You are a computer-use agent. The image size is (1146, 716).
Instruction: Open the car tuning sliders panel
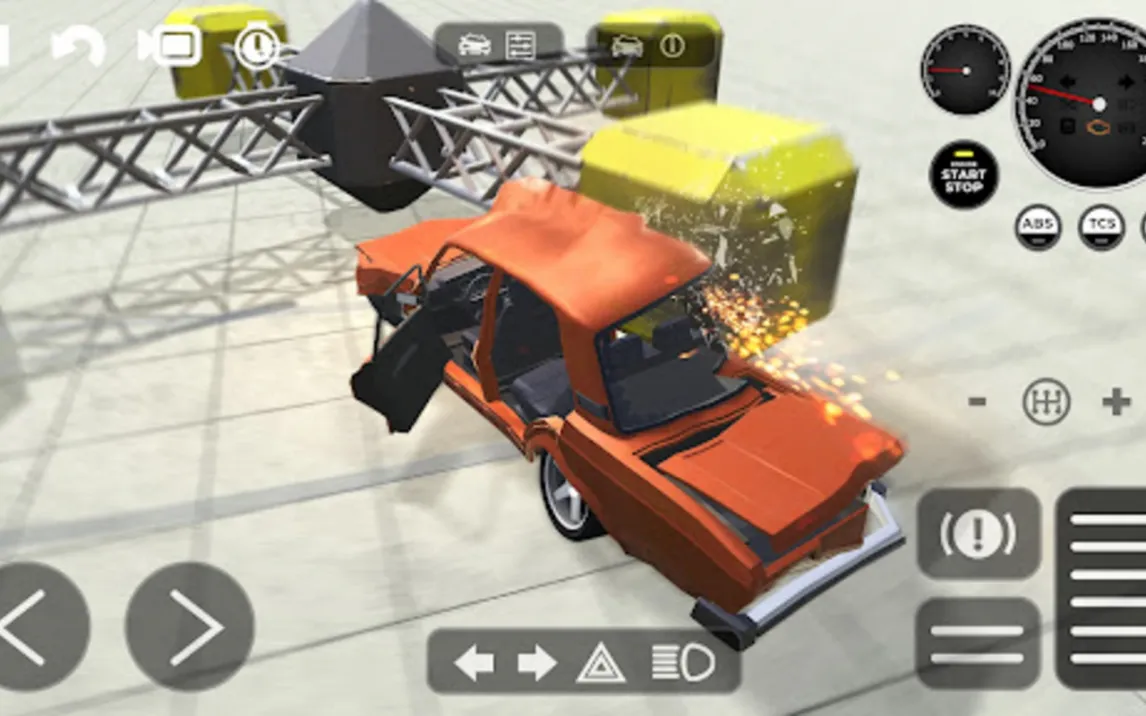(521, 45)
